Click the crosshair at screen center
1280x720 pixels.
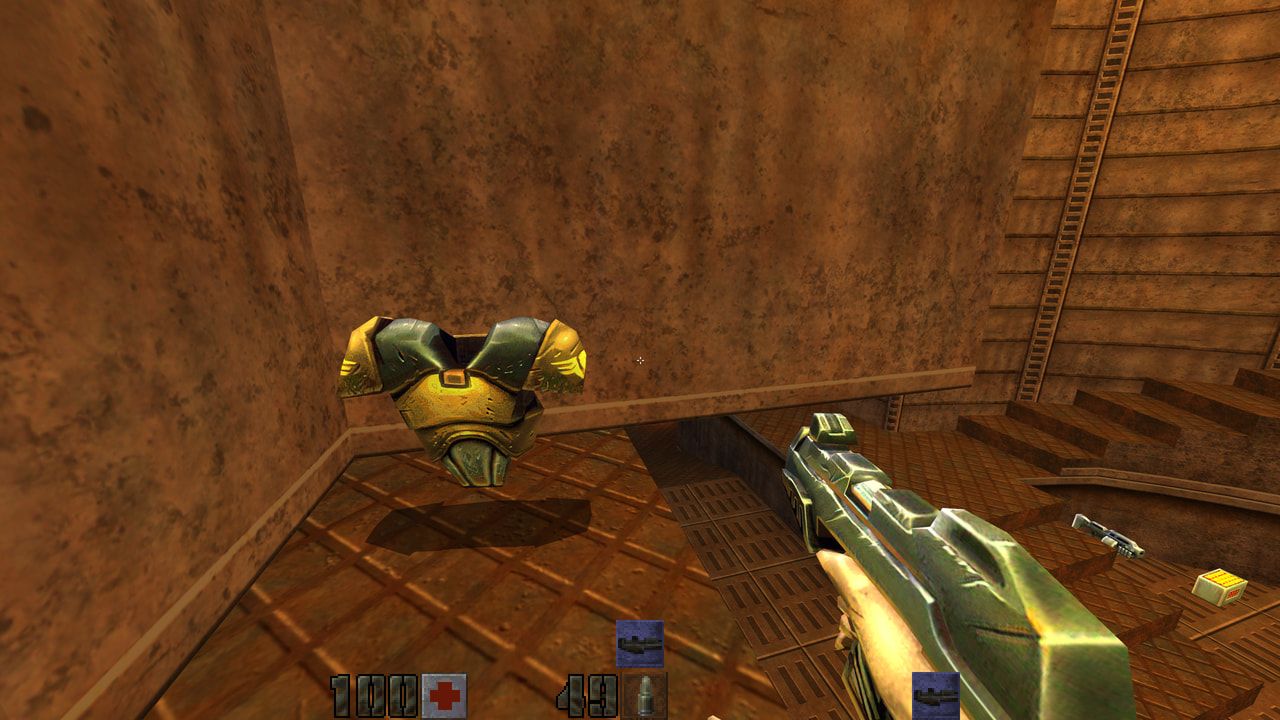click(x=639, y=360)
